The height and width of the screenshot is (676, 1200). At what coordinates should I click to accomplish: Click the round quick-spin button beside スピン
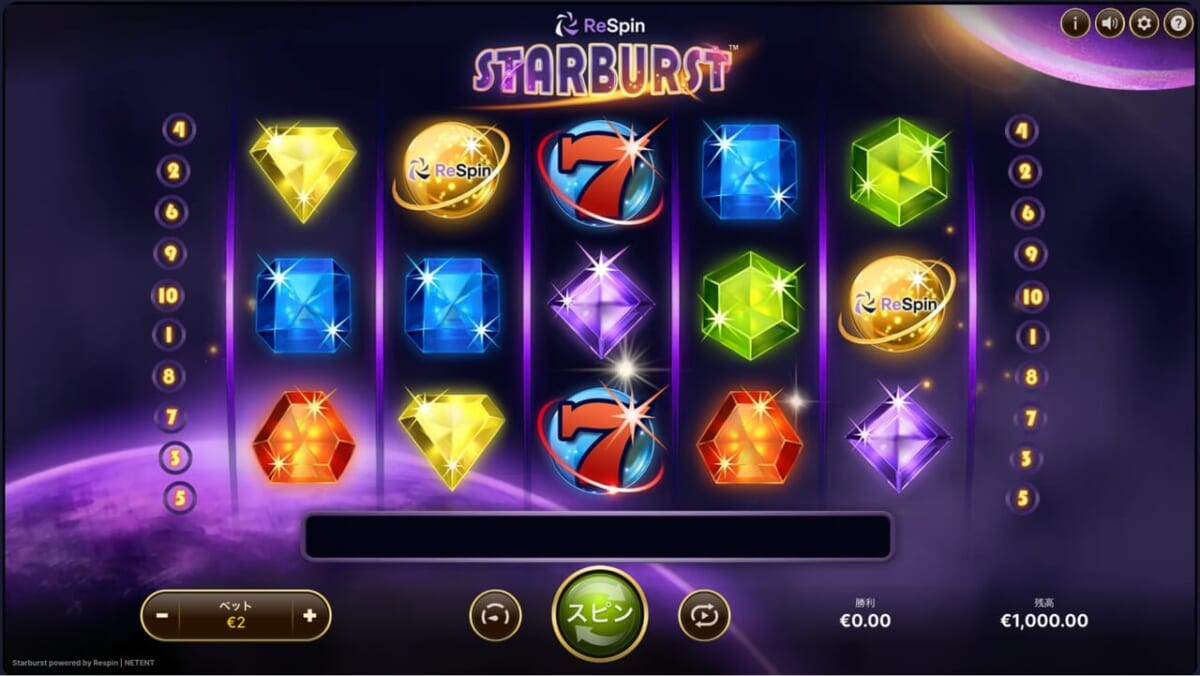[x=495, y=616]
